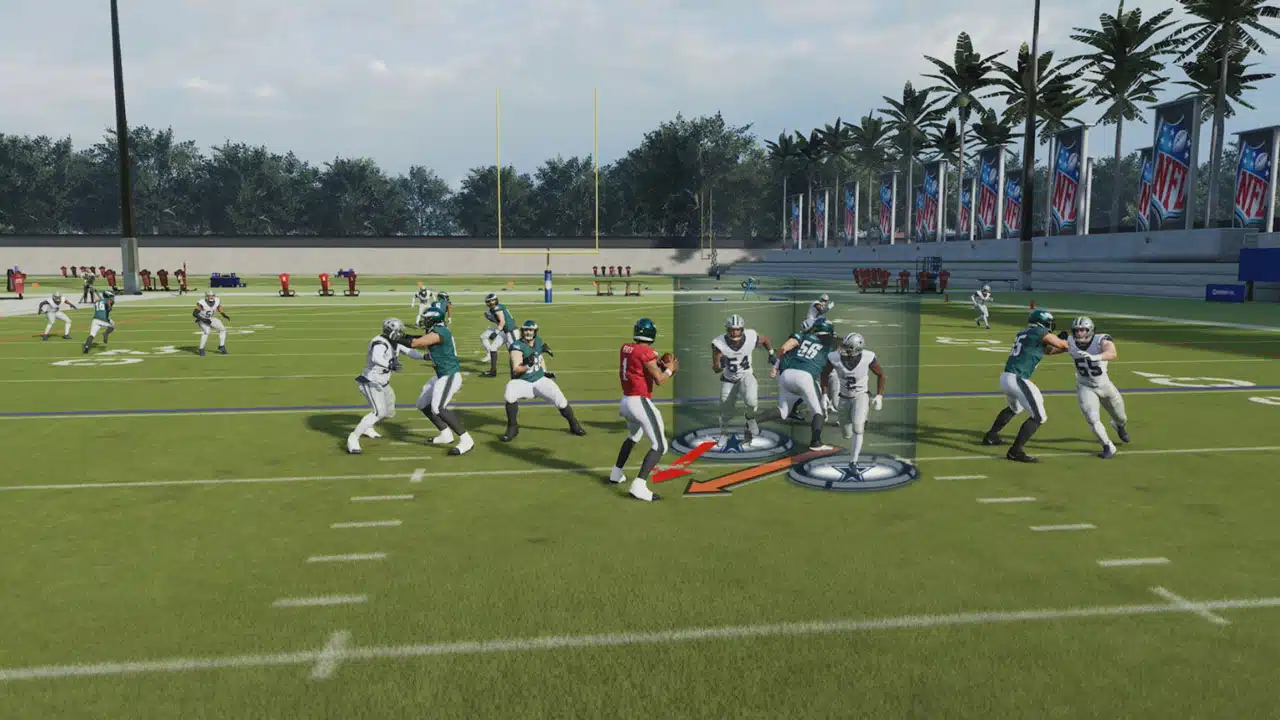Select quarterback #1 in the red jersey
Image resolution: width=1280 pixels, height=720 pixels.
point(640,400)
